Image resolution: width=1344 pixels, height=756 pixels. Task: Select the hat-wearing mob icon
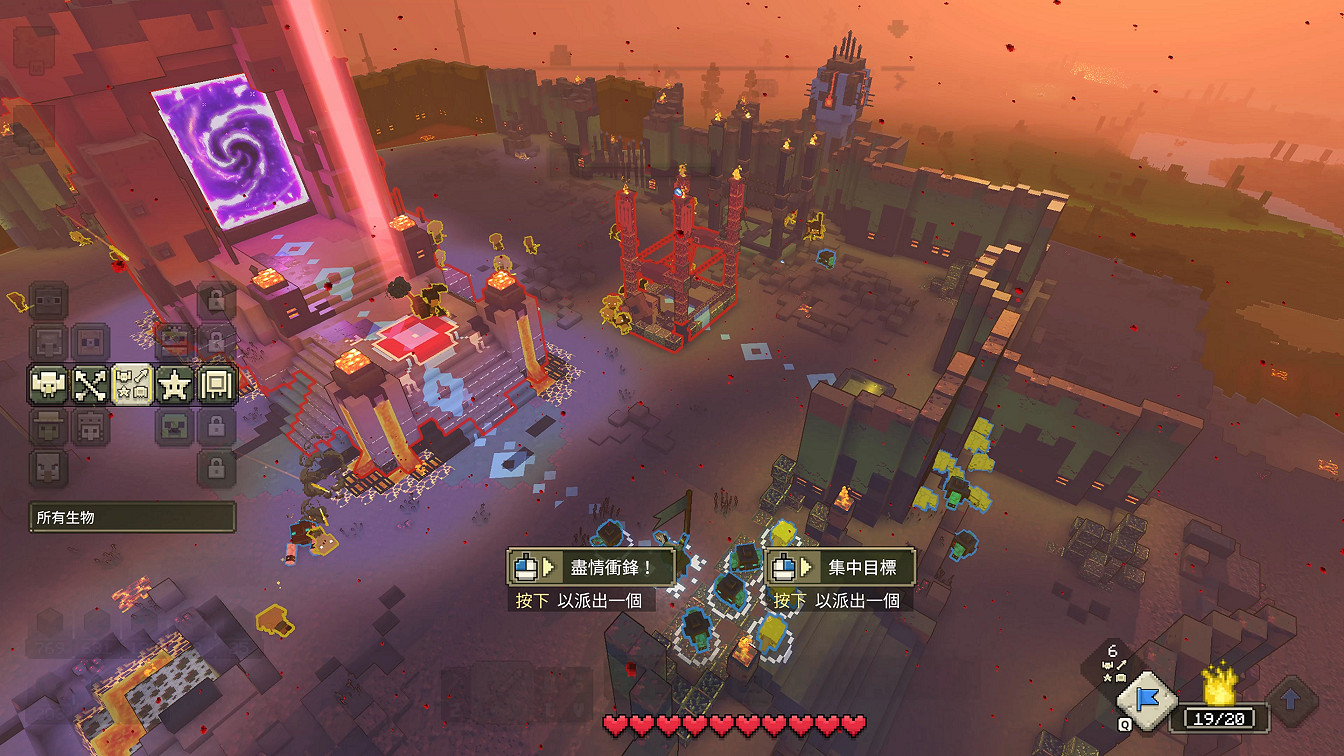48,427
